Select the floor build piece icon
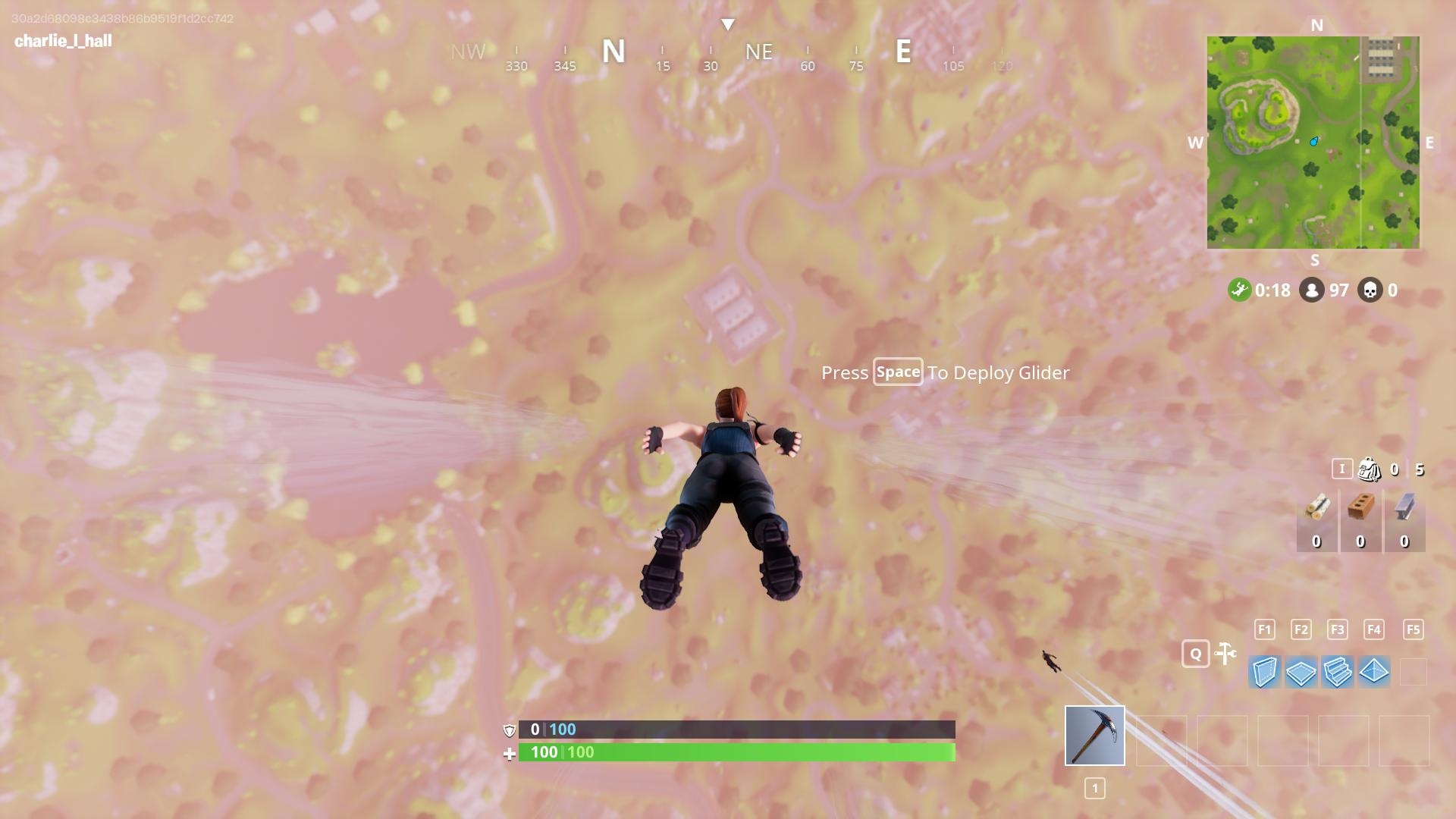Viewport: 1456px width, 819px height. (x=1301, y=672)
